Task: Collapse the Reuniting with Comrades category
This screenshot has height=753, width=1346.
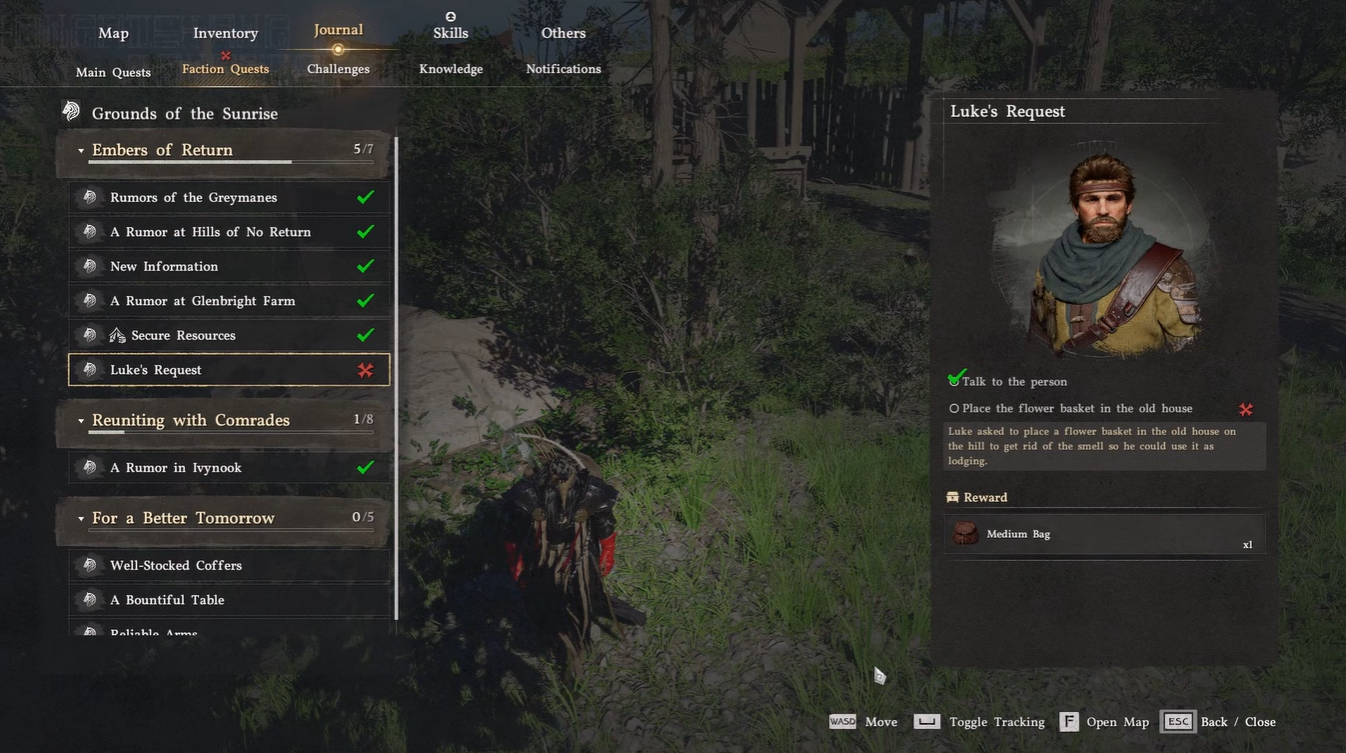Action: click(82, 421)
